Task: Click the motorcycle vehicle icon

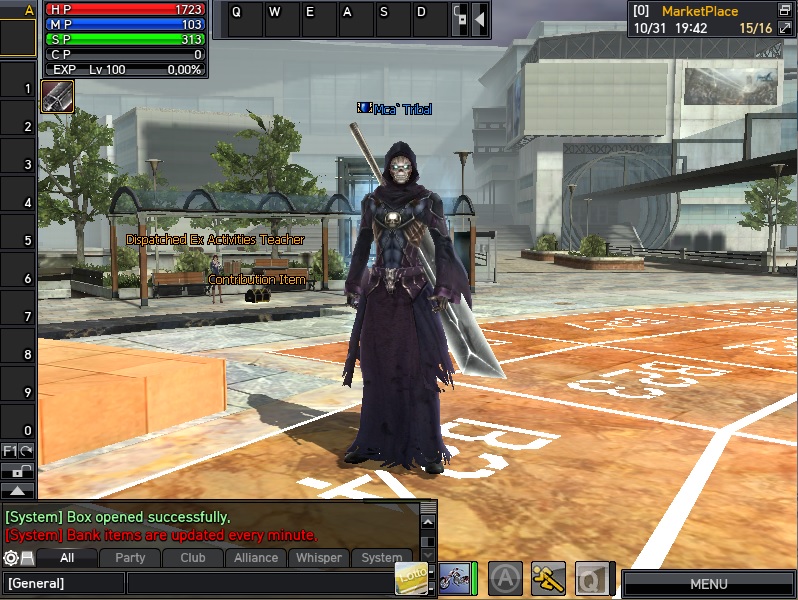Action: coord(456,578)
